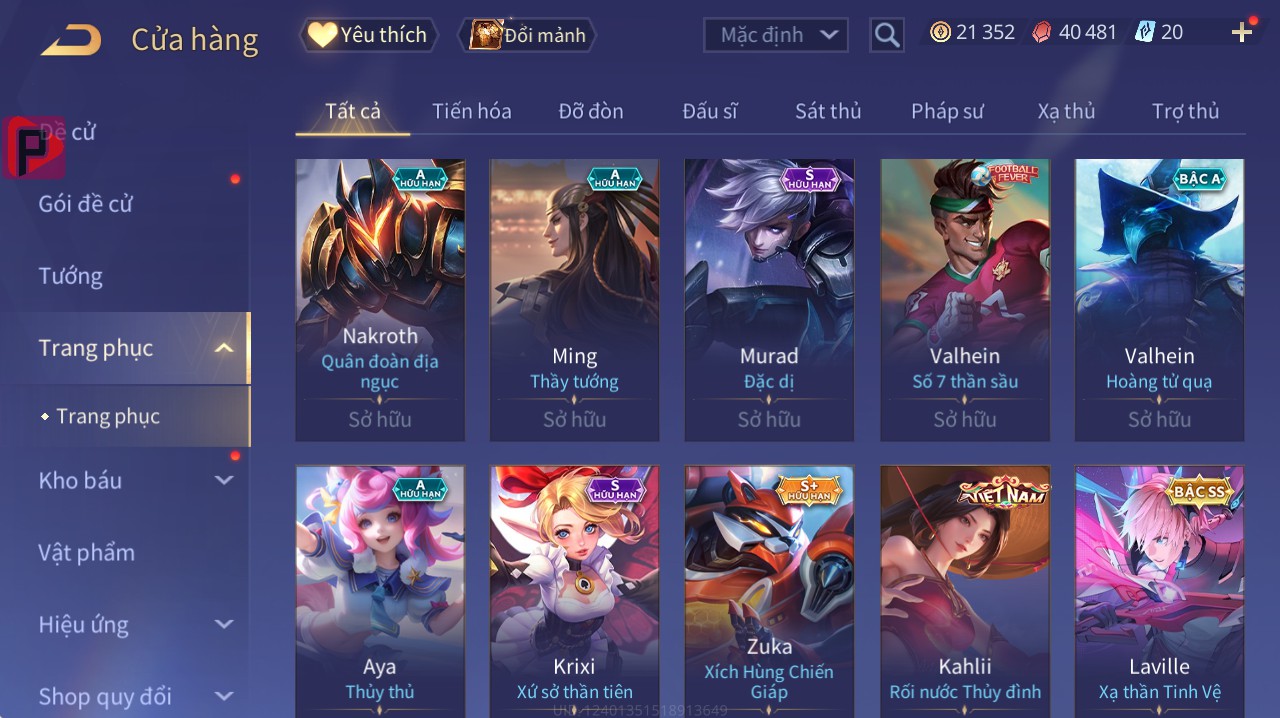
Task: Show the Đấu sĩ skin category
Action: pos(709,111)
